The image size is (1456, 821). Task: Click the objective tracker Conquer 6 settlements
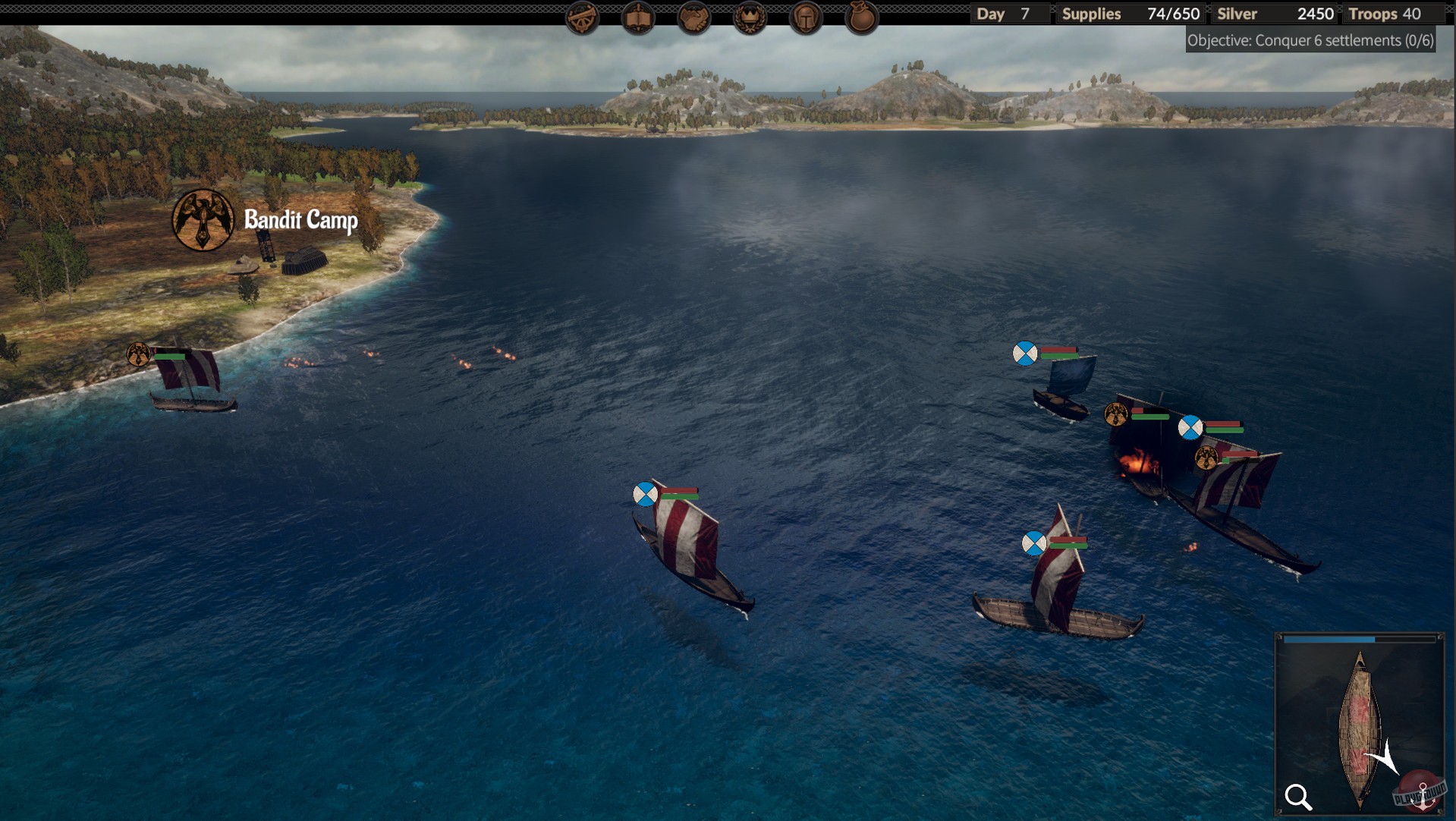pos(1310,40)
